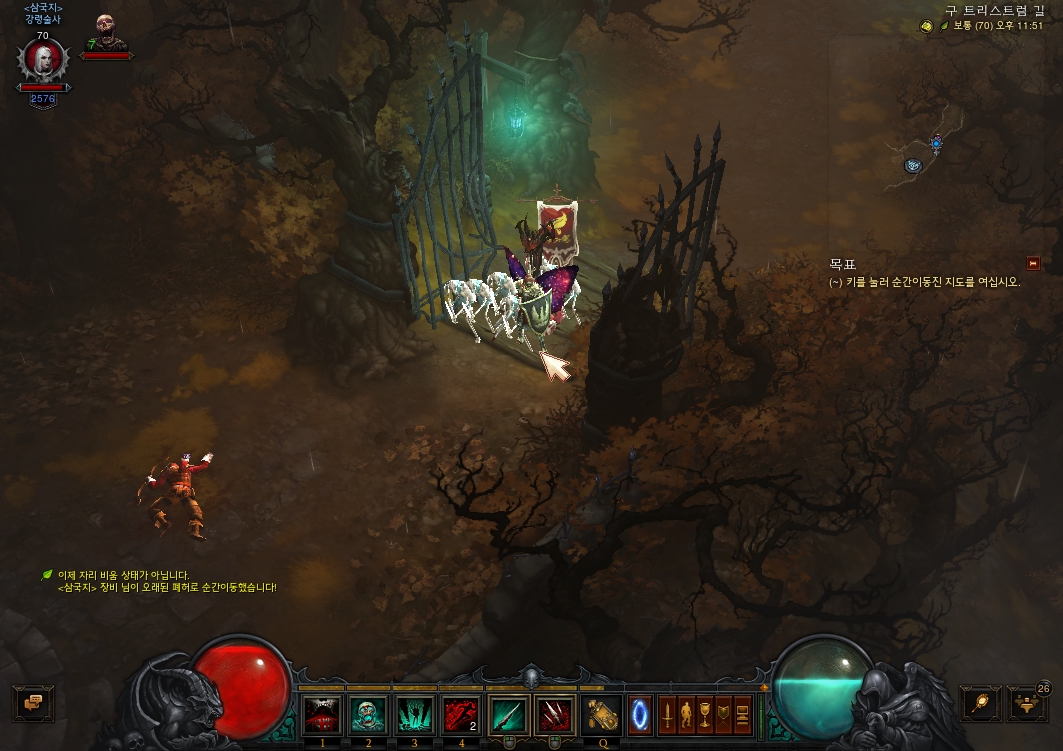Choose the red bone spikes skill
1063x751 pixels.
(554, 715)
